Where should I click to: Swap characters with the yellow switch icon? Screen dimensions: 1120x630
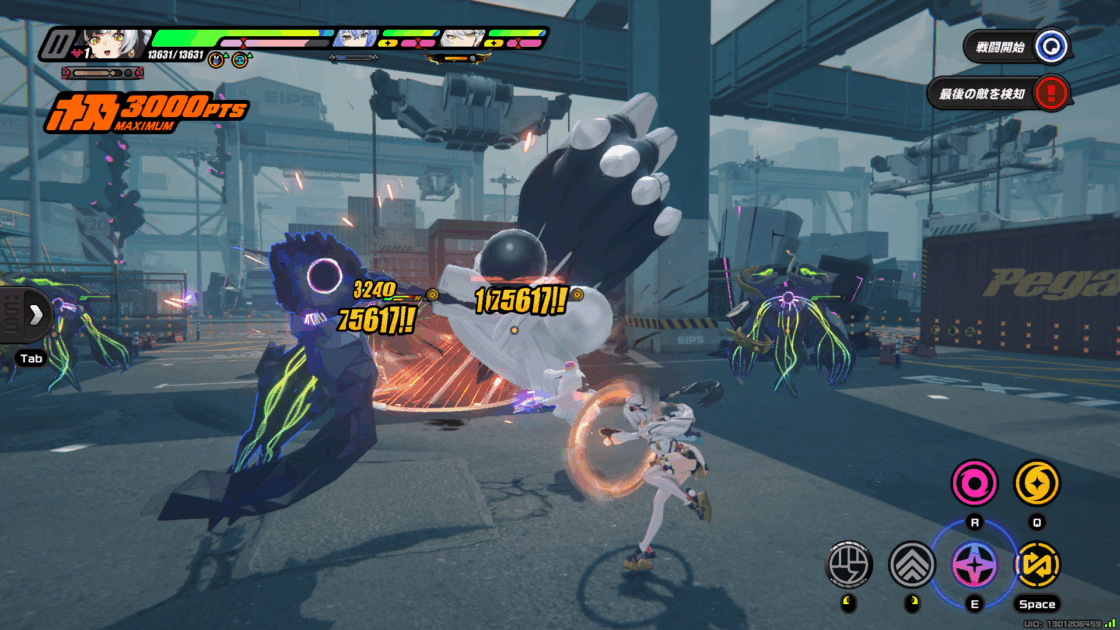(1036, 565)
